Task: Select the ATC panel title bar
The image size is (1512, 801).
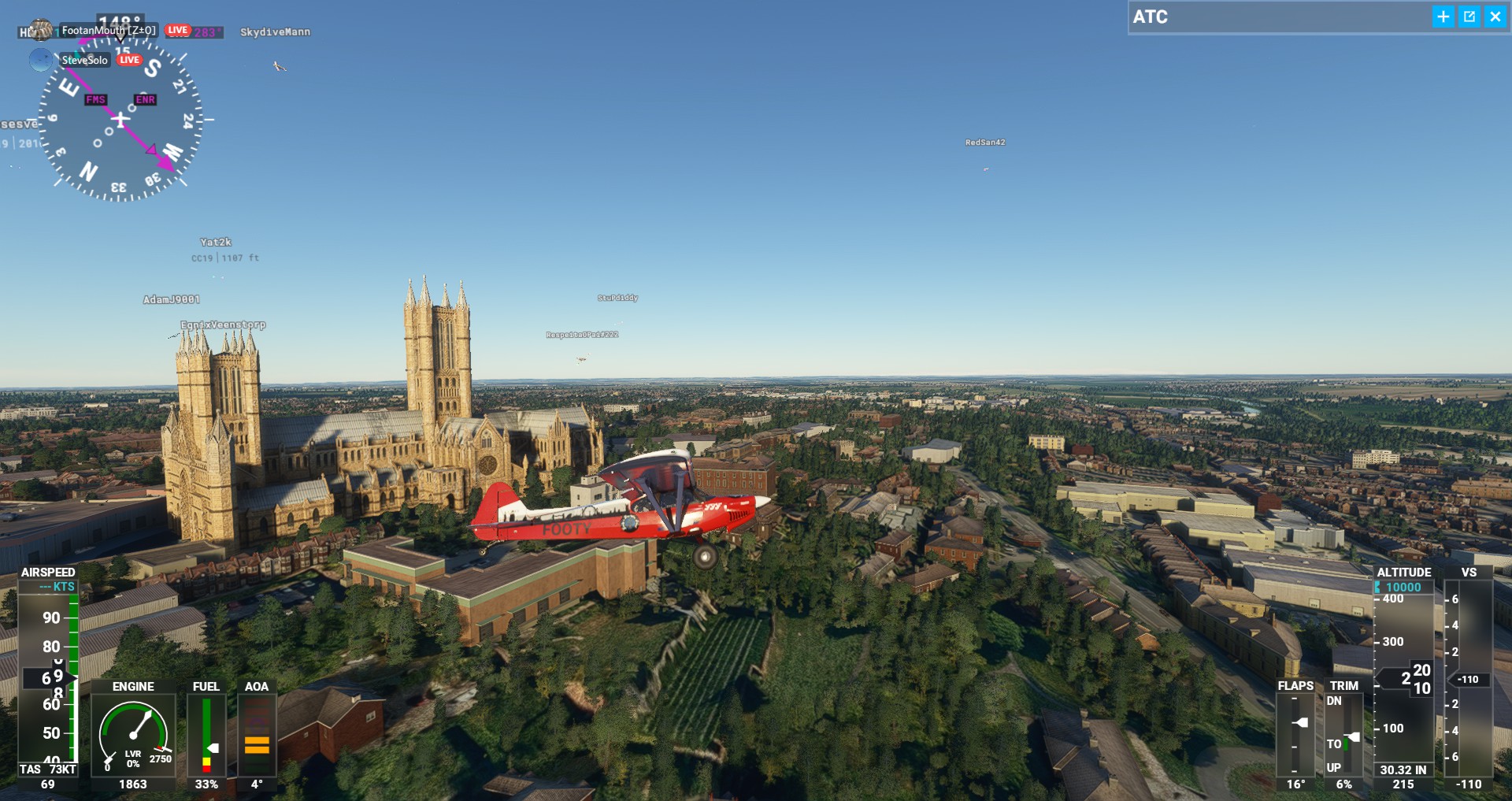Action: coord(1276,17)
